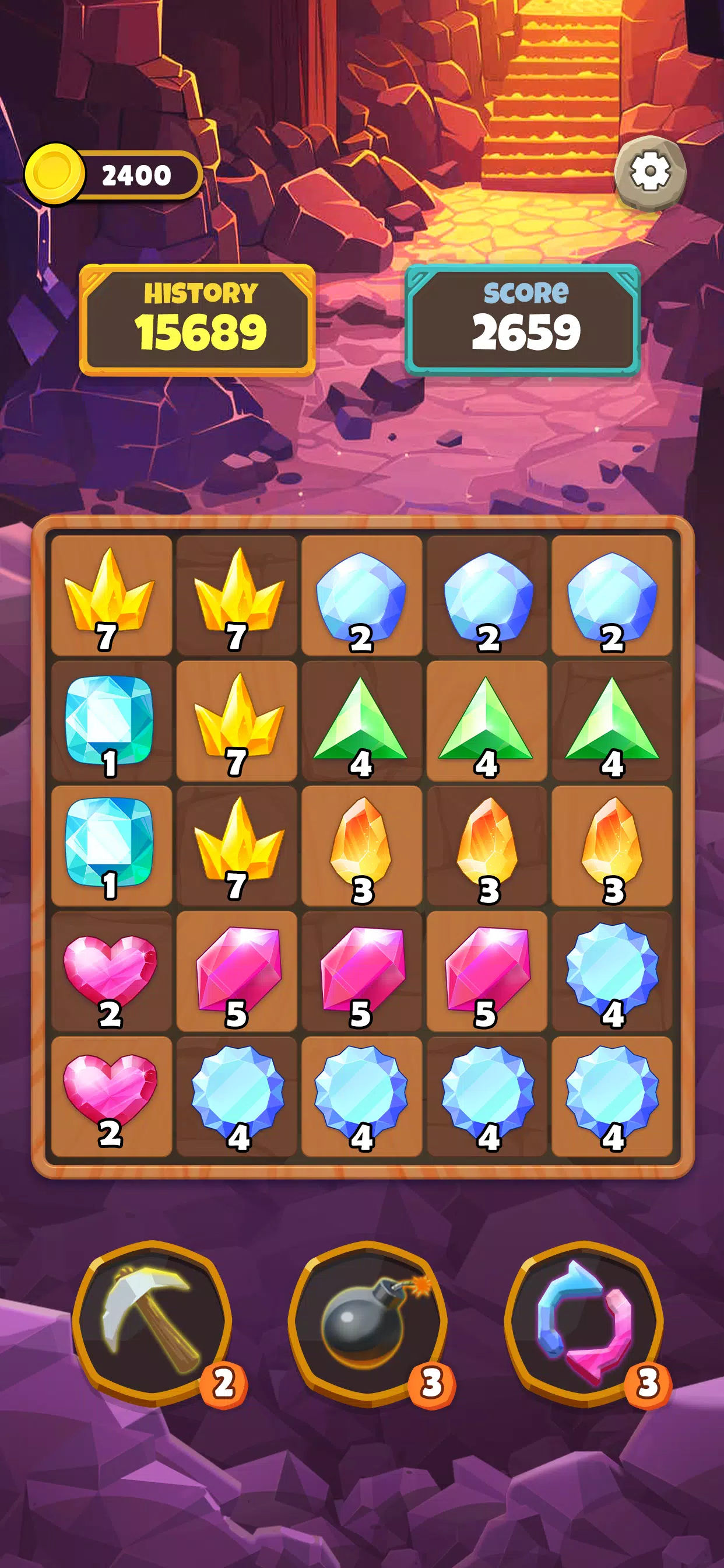The image size is (724, 1568).
Task: Choose the crown tile beside the blue 2 gems
Action: [237, 596]
